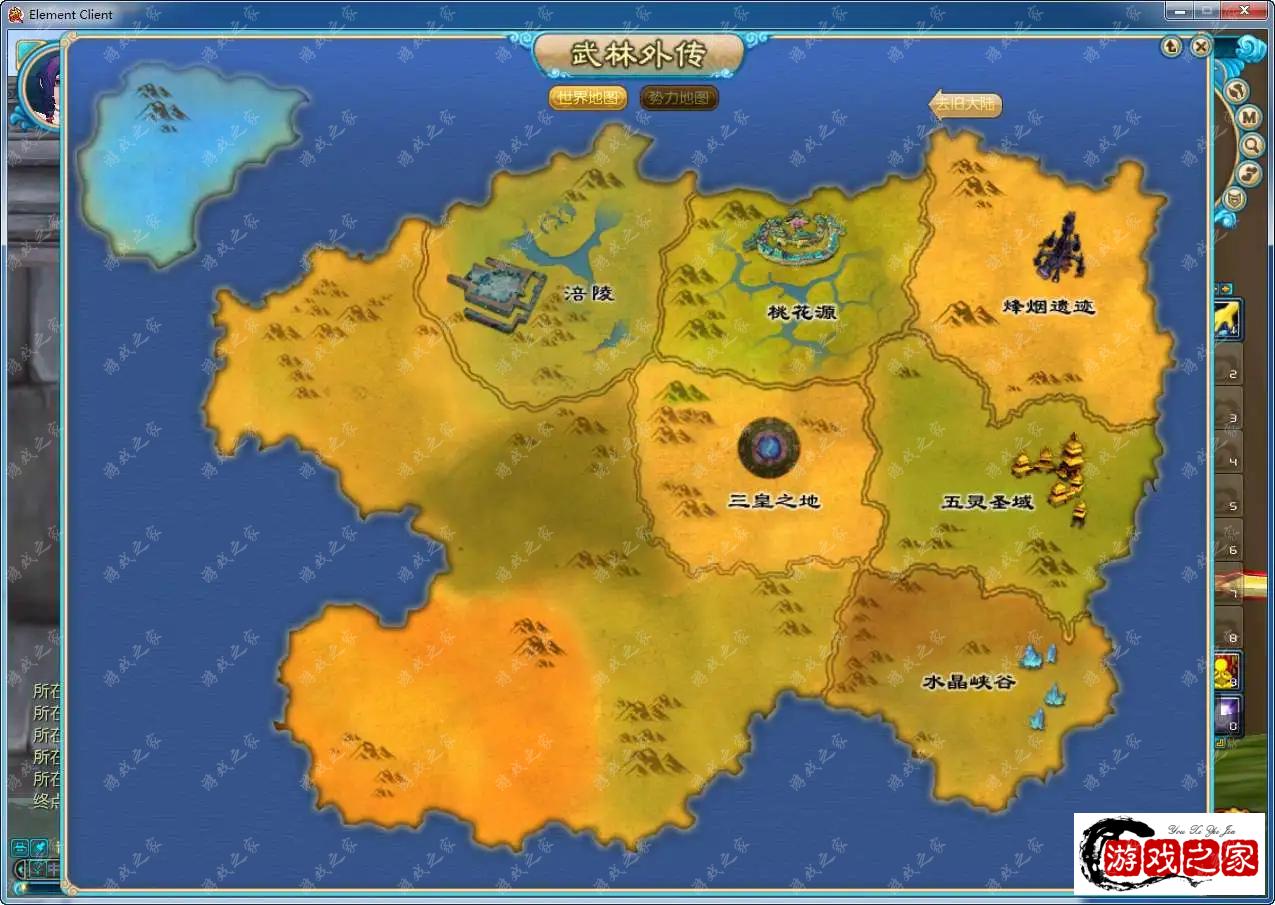Select the 五灵圣域 region
This screenshot has width=1275, height=905.
pyautogui.click(x=987, y=501)
